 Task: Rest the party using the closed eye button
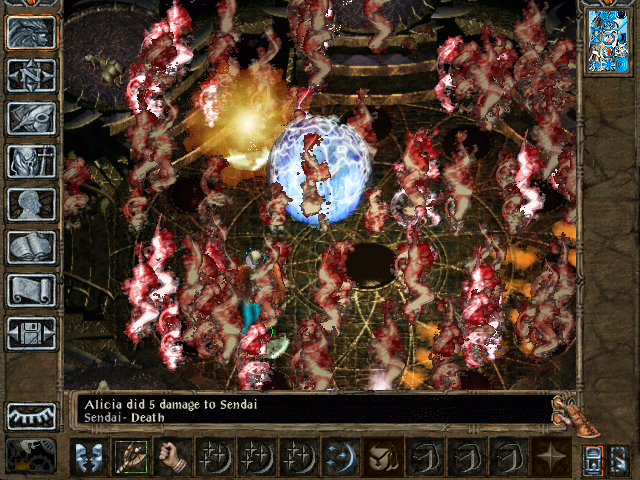pos(32,415)
